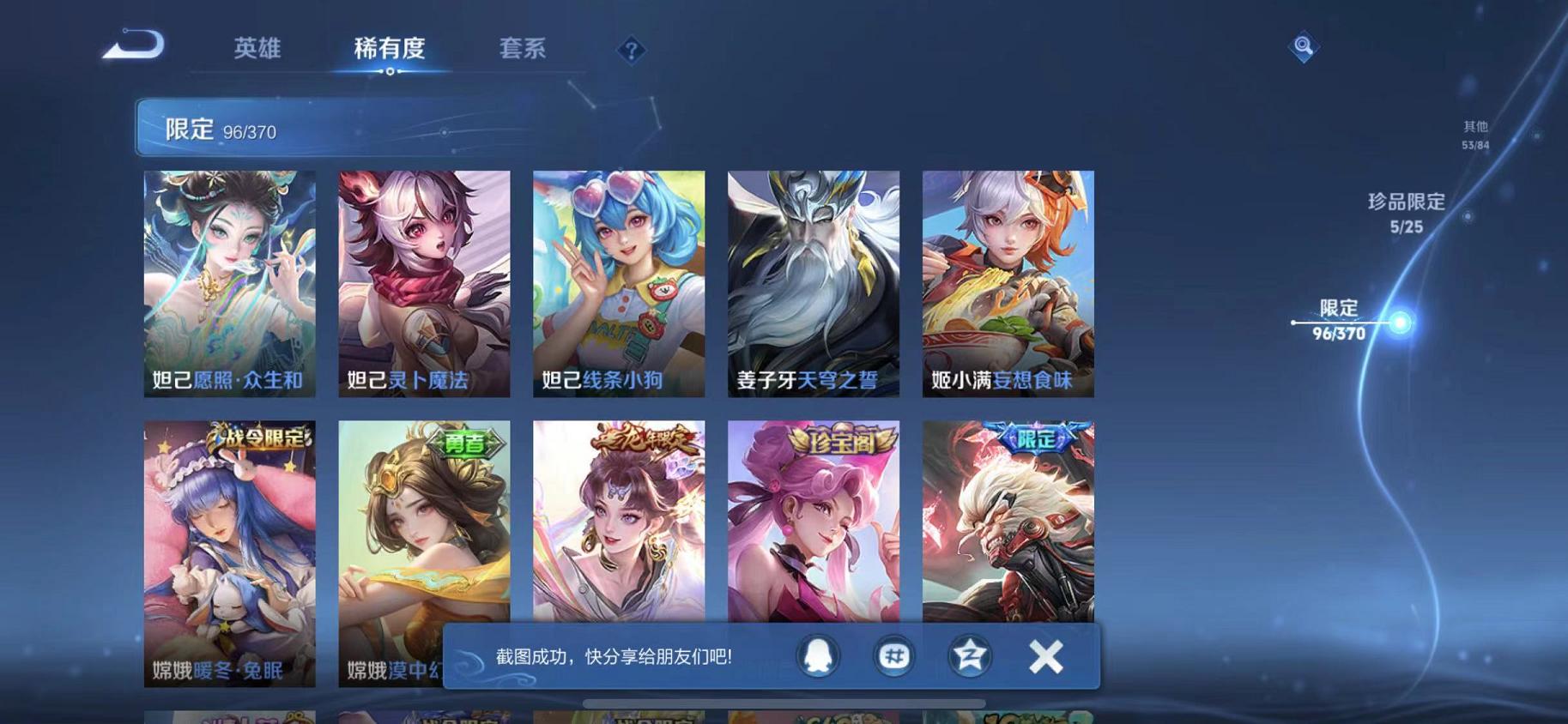Screen dimensions: 1568x724
Task: Share the screenshot via the hashtag community icon
Action: (893, 655)
